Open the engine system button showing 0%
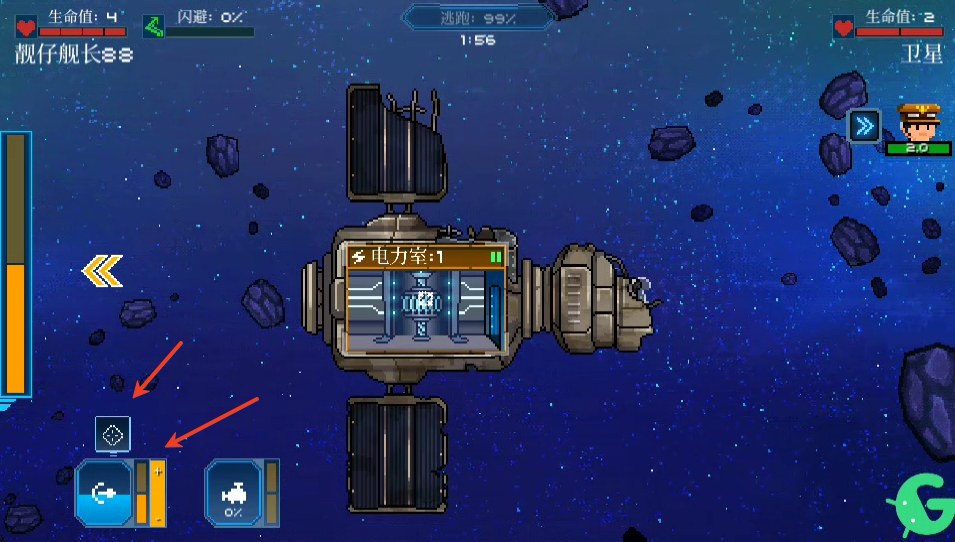The height and width of the screenshot is (542, 955). 234,492
